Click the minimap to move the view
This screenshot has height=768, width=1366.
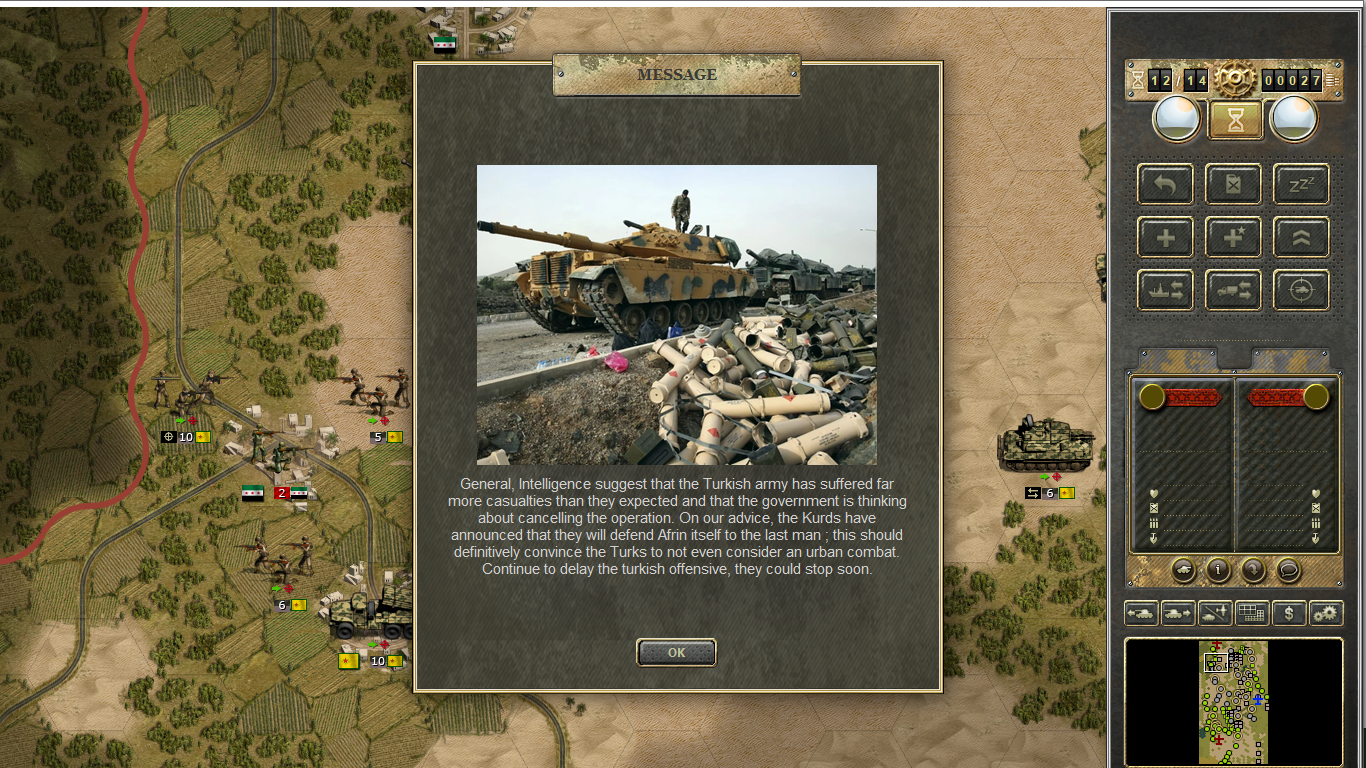coord(1233,702)
